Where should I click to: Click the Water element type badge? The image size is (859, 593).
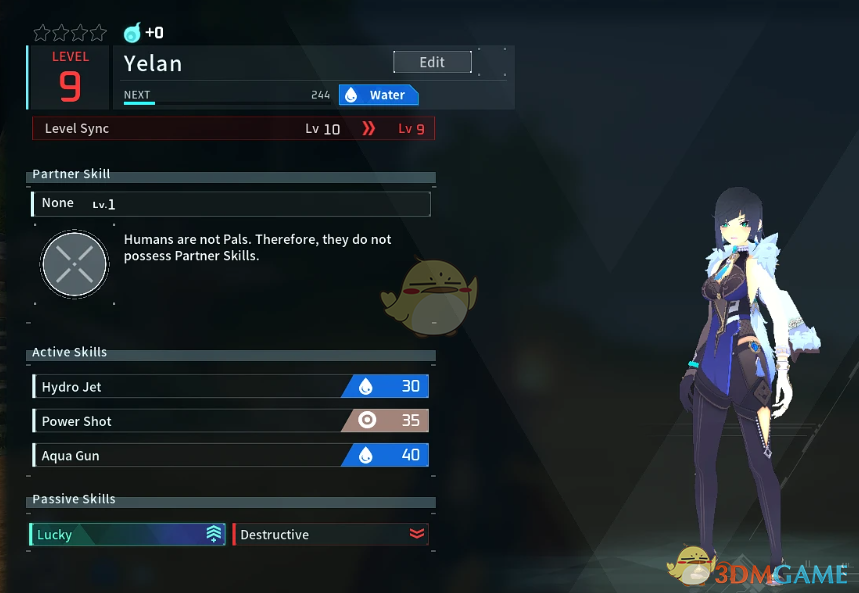pos(378,95)
